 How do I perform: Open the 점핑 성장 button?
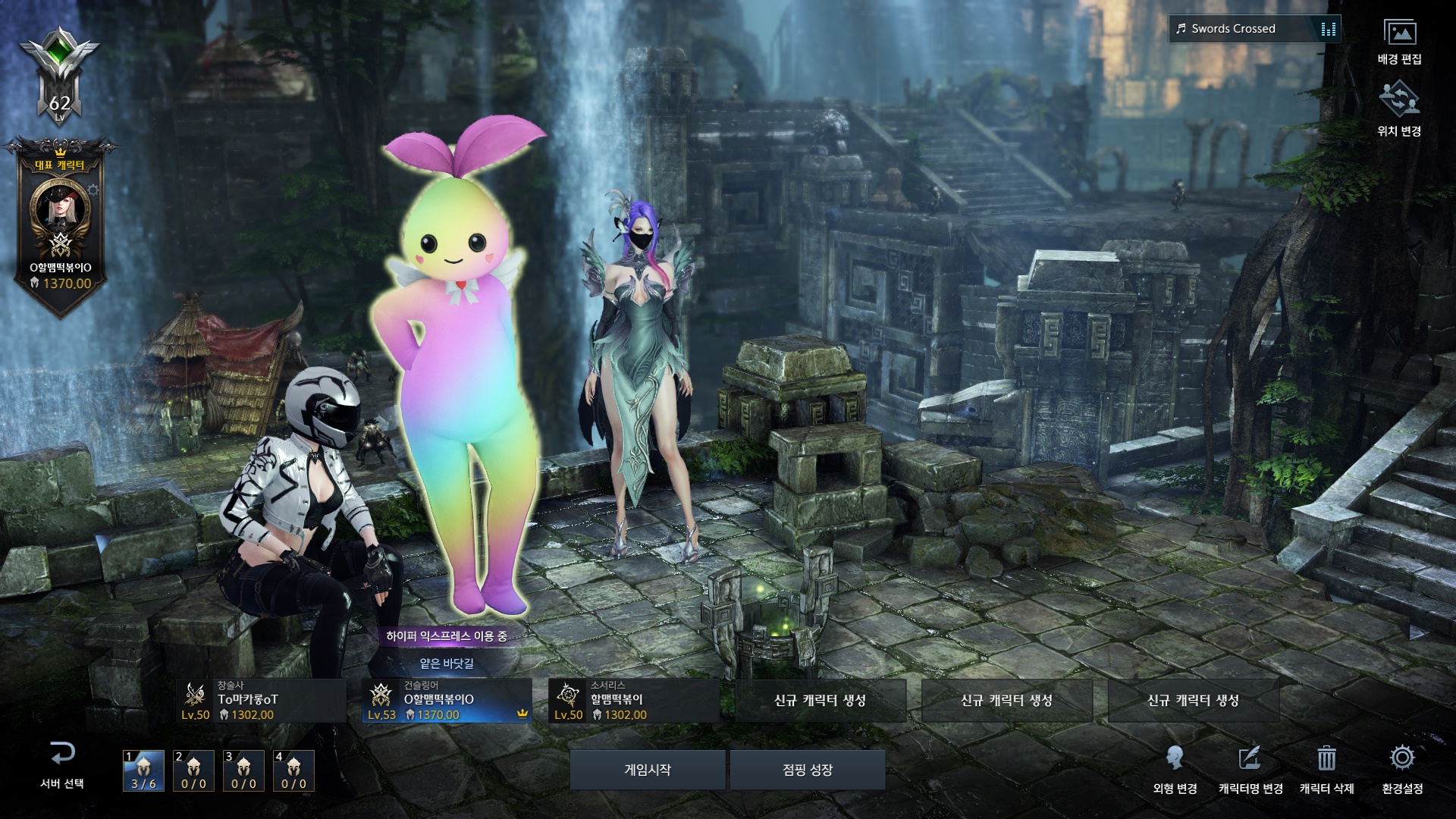pos(808,770)
